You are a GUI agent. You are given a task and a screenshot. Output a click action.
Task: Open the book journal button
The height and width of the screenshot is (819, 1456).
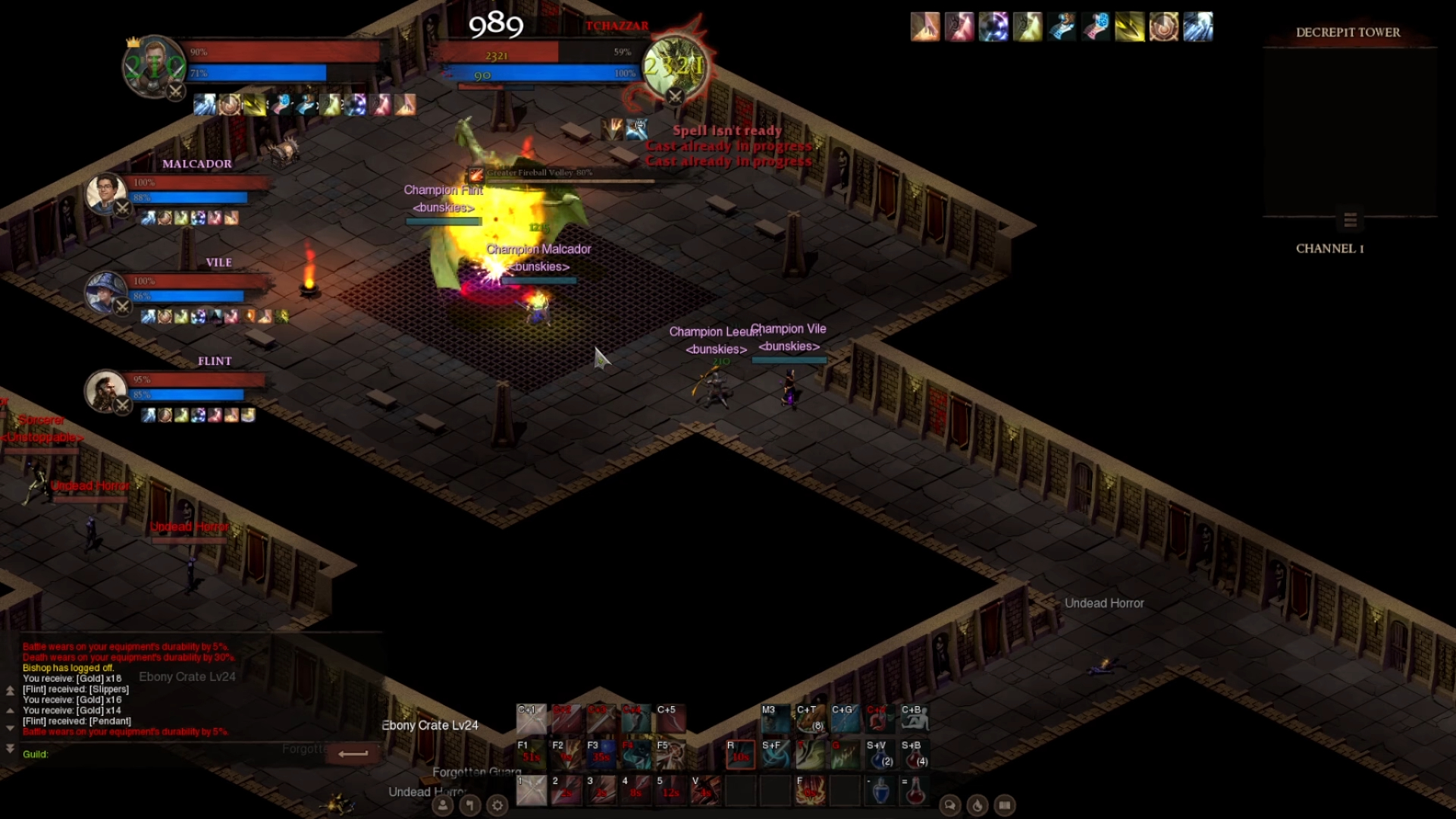click(x=1005, y=805)
